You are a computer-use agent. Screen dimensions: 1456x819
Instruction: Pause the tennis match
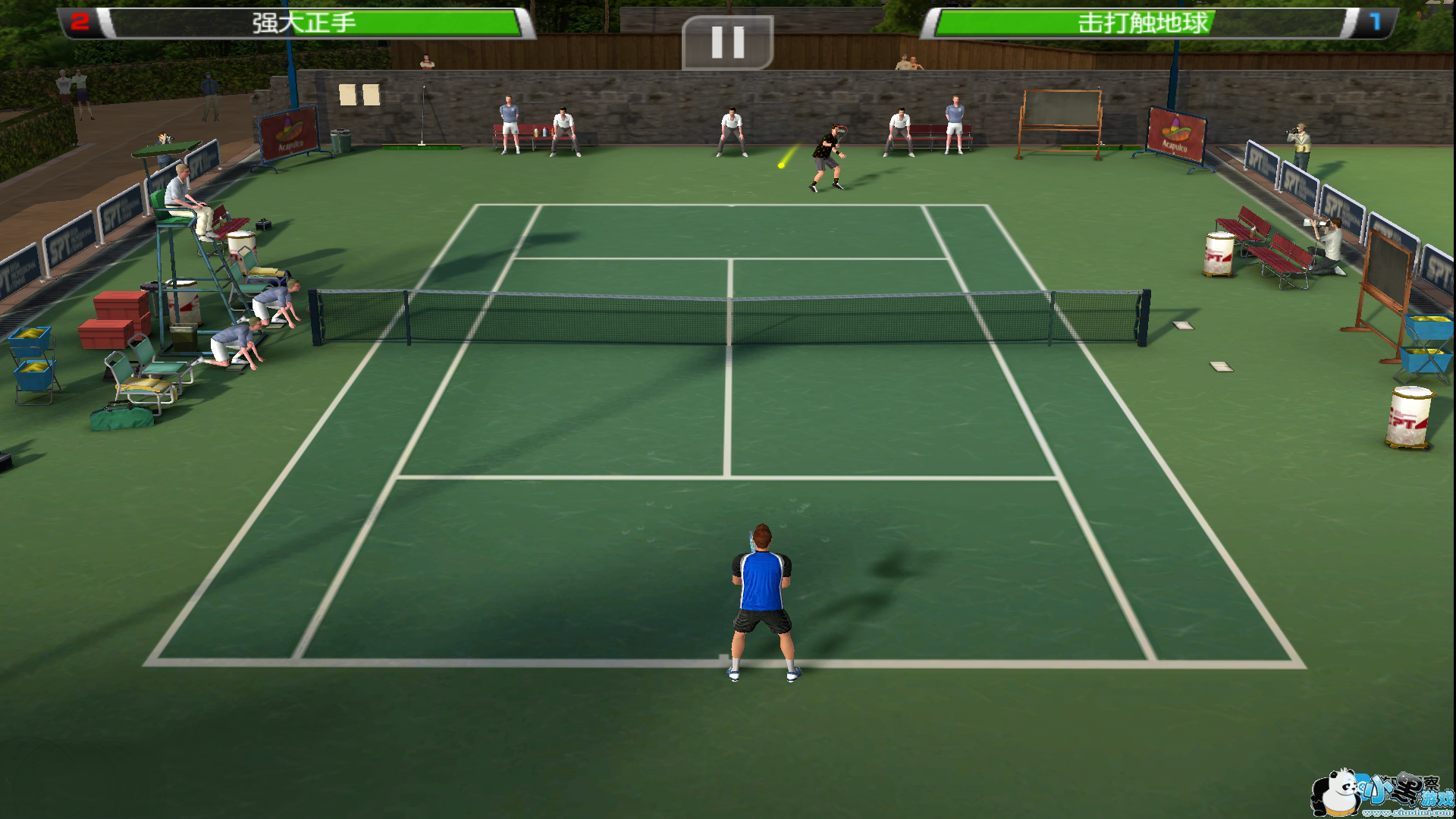pyautogui.click(x=727, y=42)
